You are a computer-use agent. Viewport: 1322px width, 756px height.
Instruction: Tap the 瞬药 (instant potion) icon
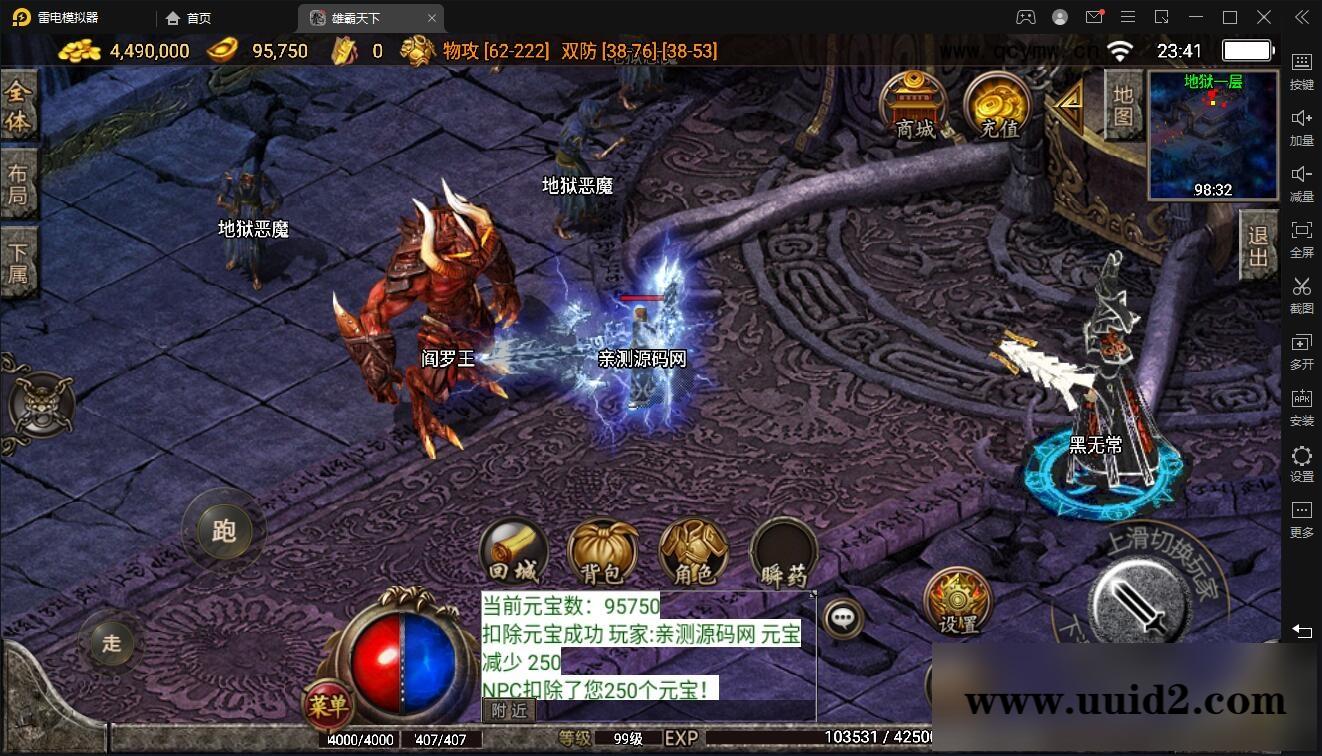(x=783, y=549)
